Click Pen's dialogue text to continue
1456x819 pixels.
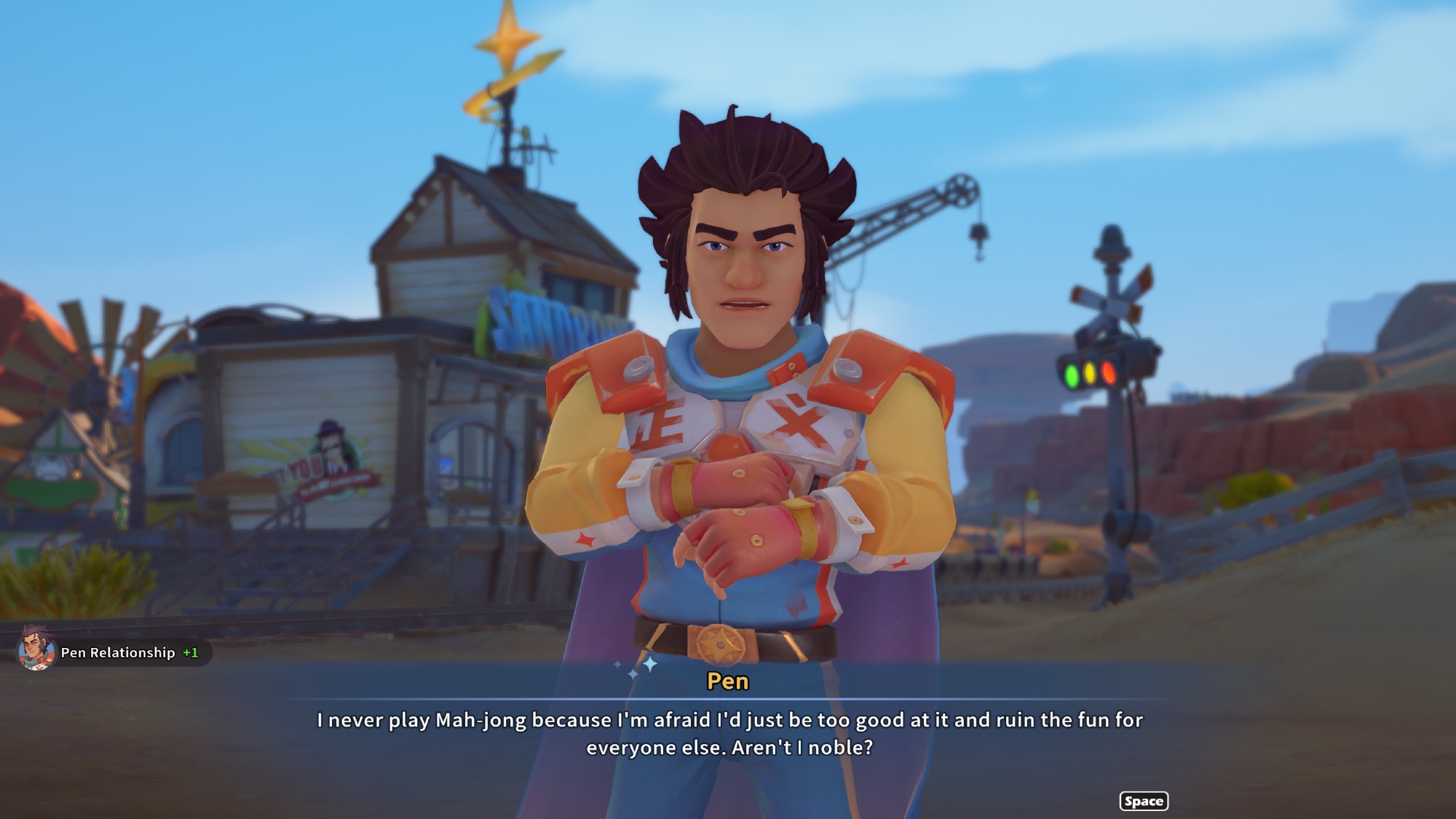pyautogui.click(x=729, y=733)
